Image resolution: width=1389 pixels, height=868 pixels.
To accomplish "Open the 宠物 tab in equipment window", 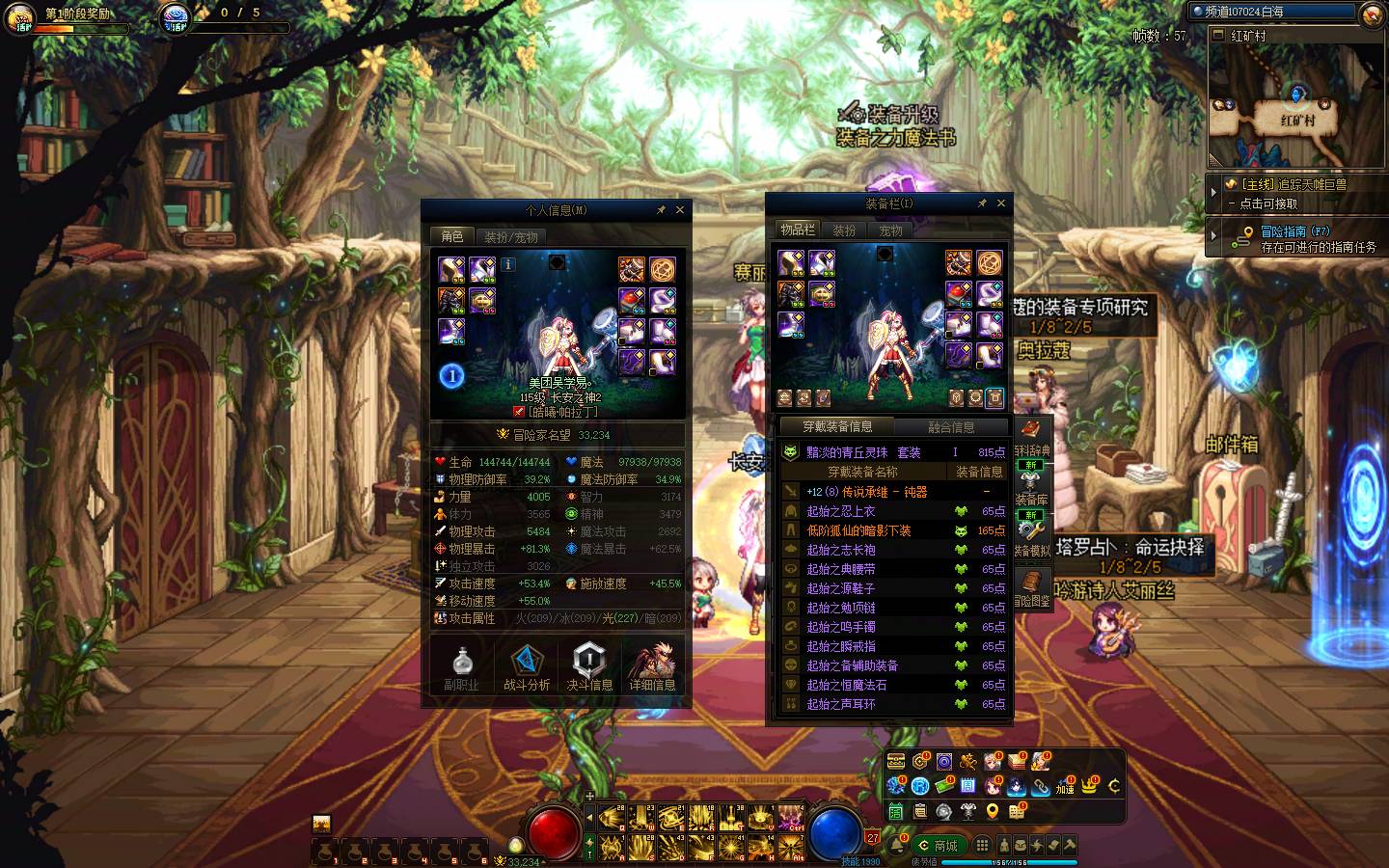I will [890, 231].
